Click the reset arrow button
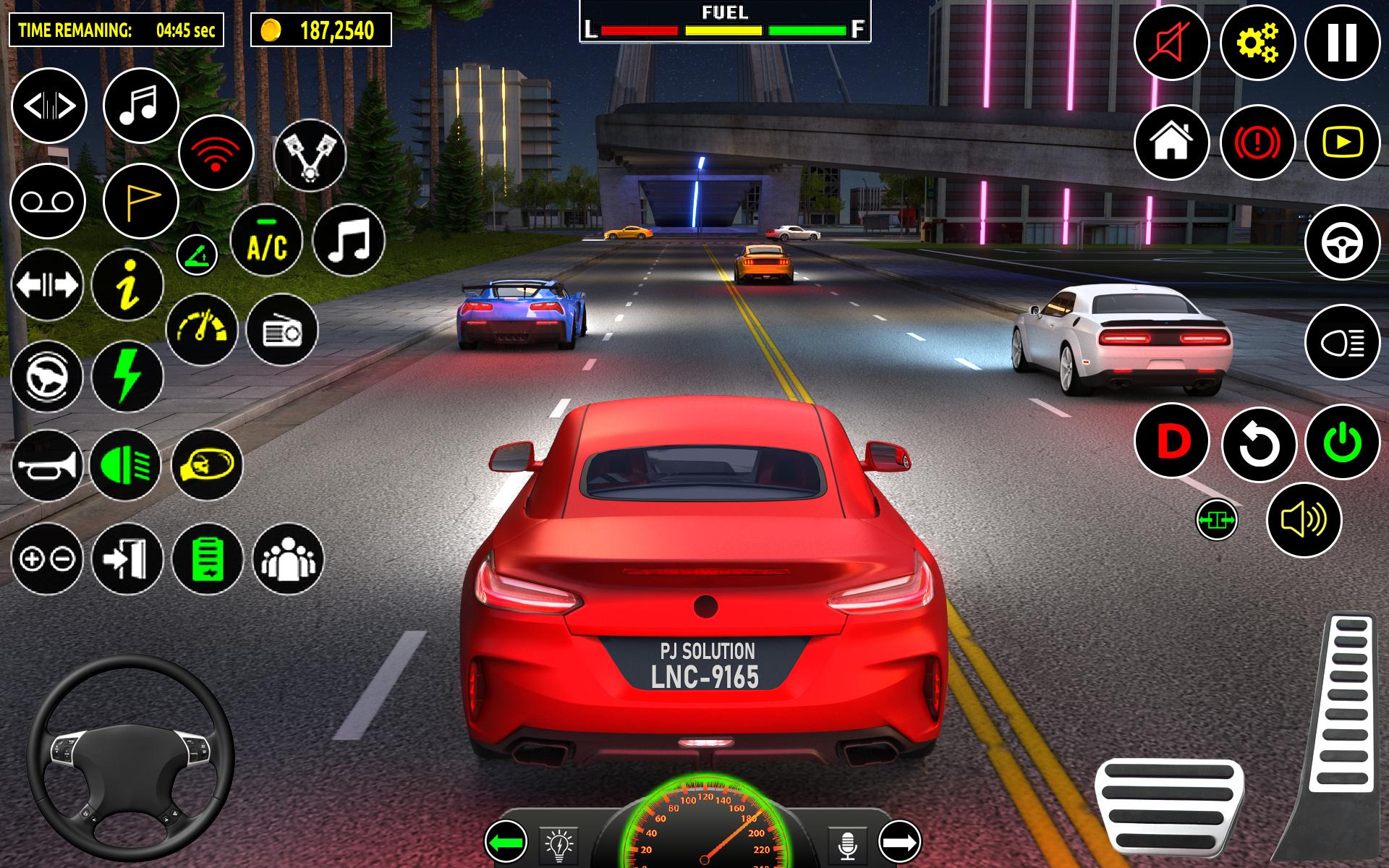The width and height of the screenshot is (1389, 868). point(1259,444)
